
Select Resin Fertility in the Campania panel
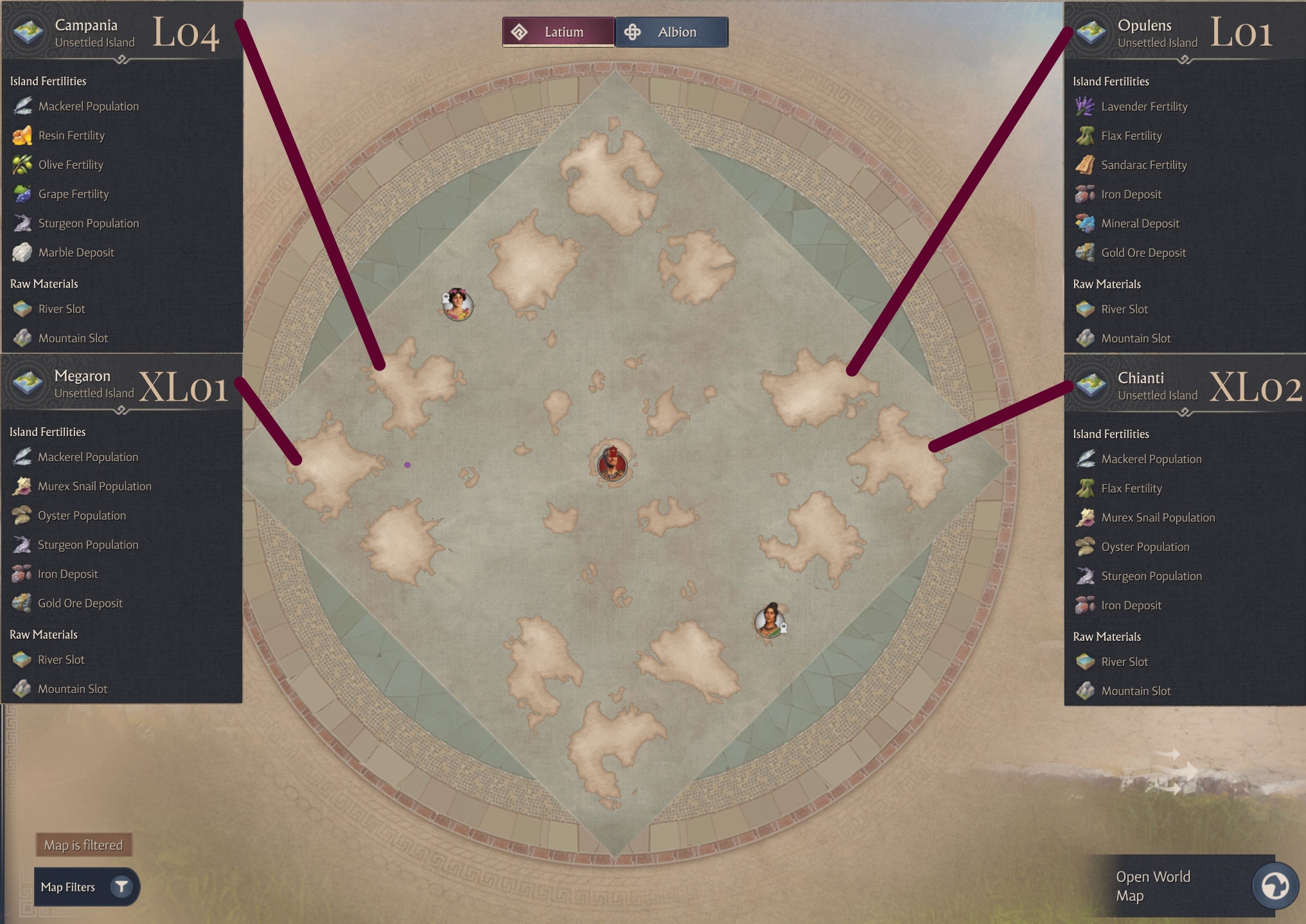pyautogui.click(x=71, y=135)
